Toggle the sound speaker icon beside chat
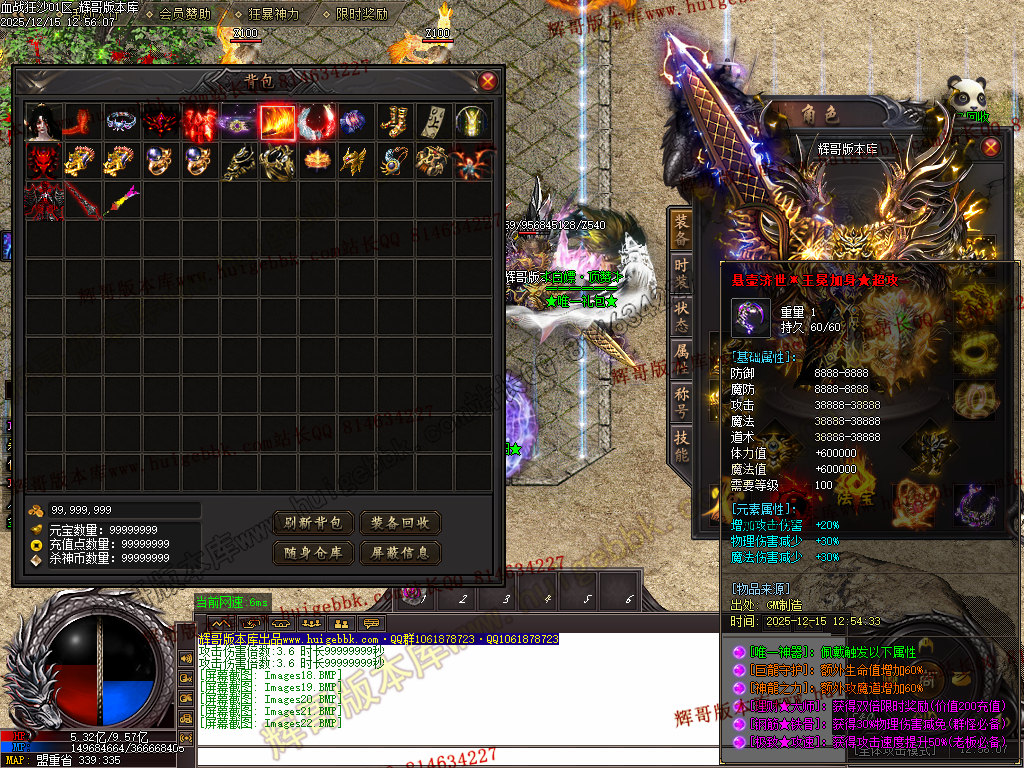 pos(186,658)
